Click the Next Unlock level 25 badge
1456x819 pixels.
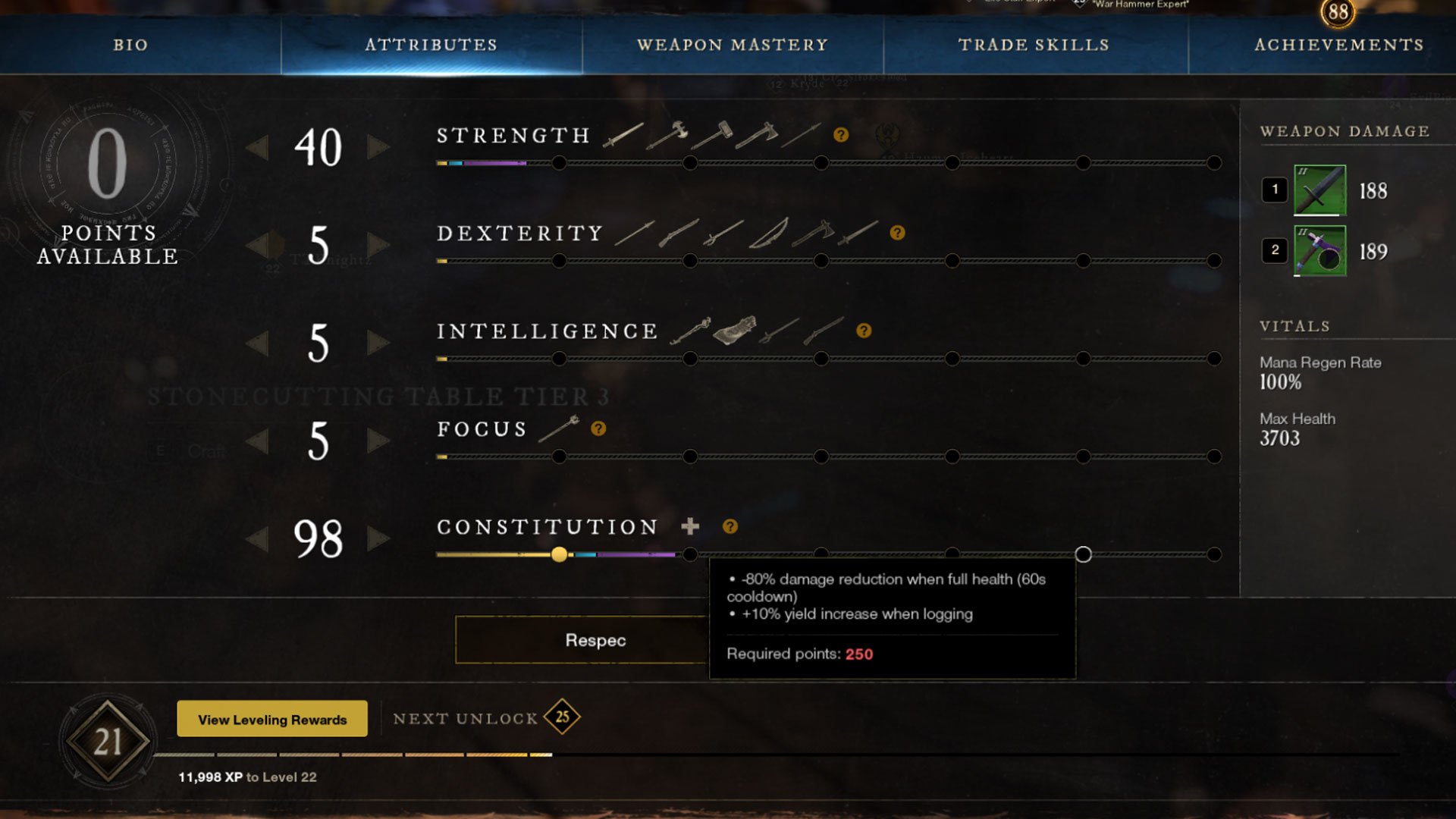point(562,716)
